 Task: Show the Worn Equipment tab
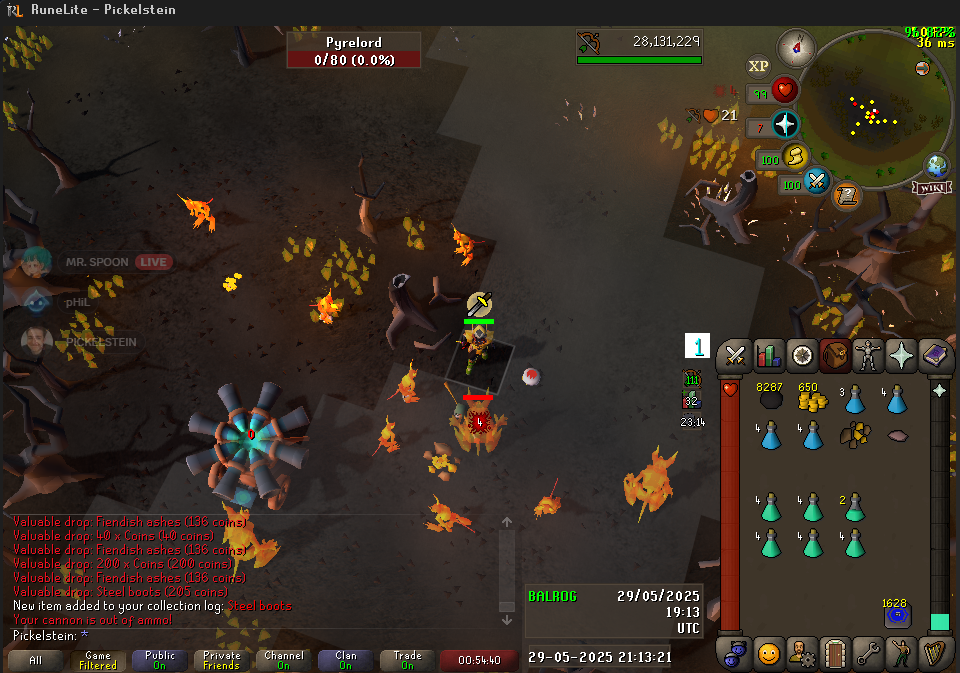coord(866,355)
